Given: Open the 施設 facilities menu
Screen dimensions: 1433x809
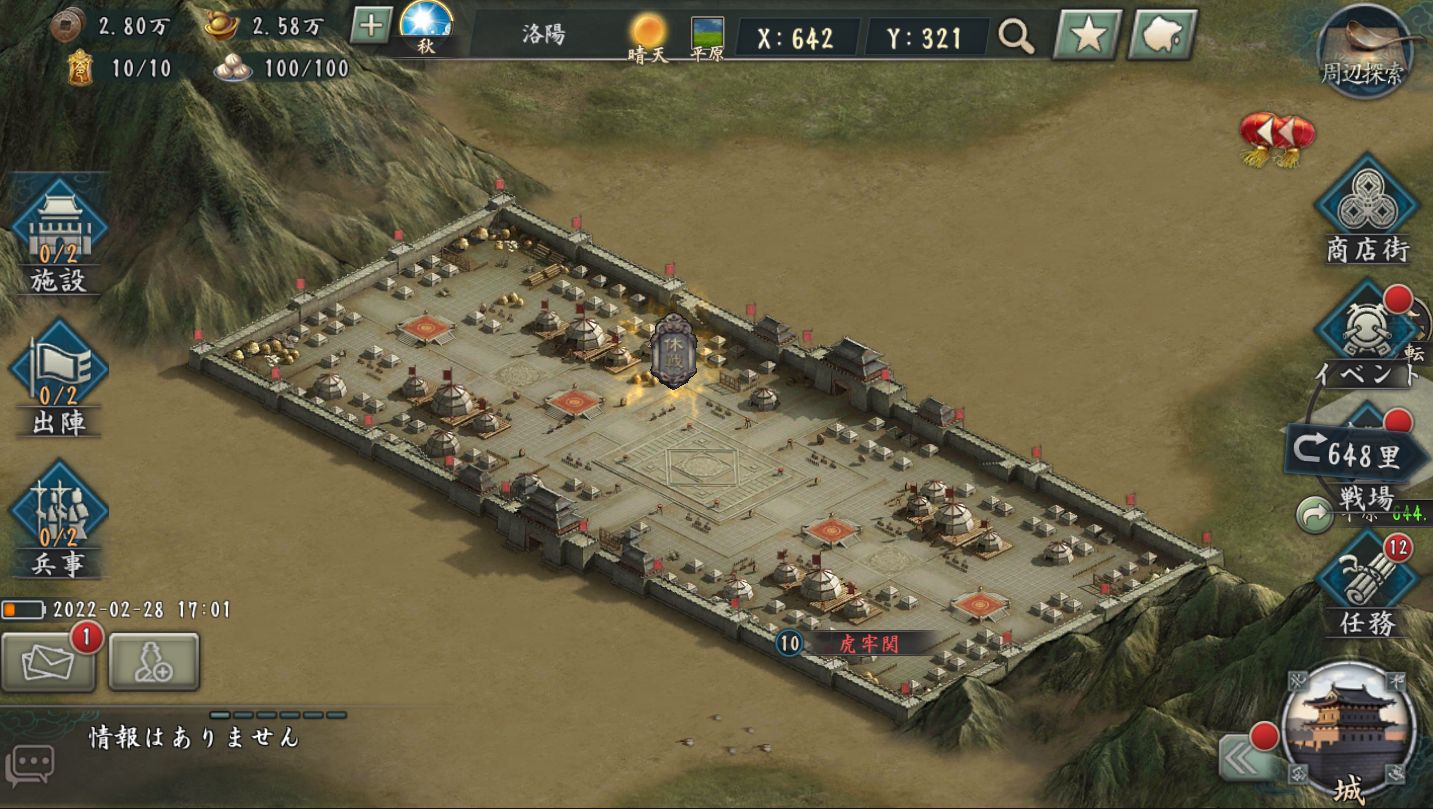Looking at the screenshot, I should tap(58, 235).
